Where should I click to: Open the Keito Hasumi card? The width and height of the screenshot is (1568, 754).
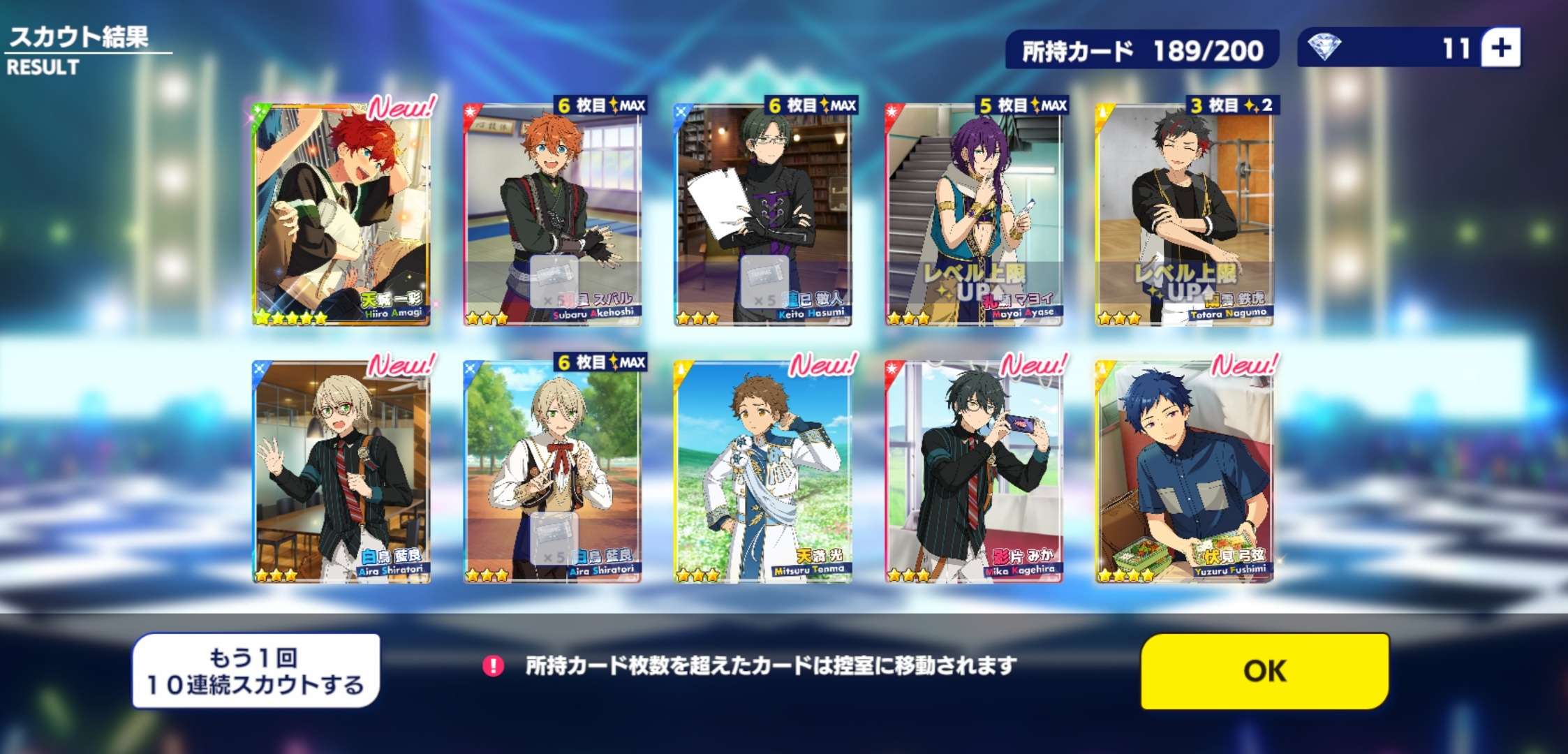(763, 213)
